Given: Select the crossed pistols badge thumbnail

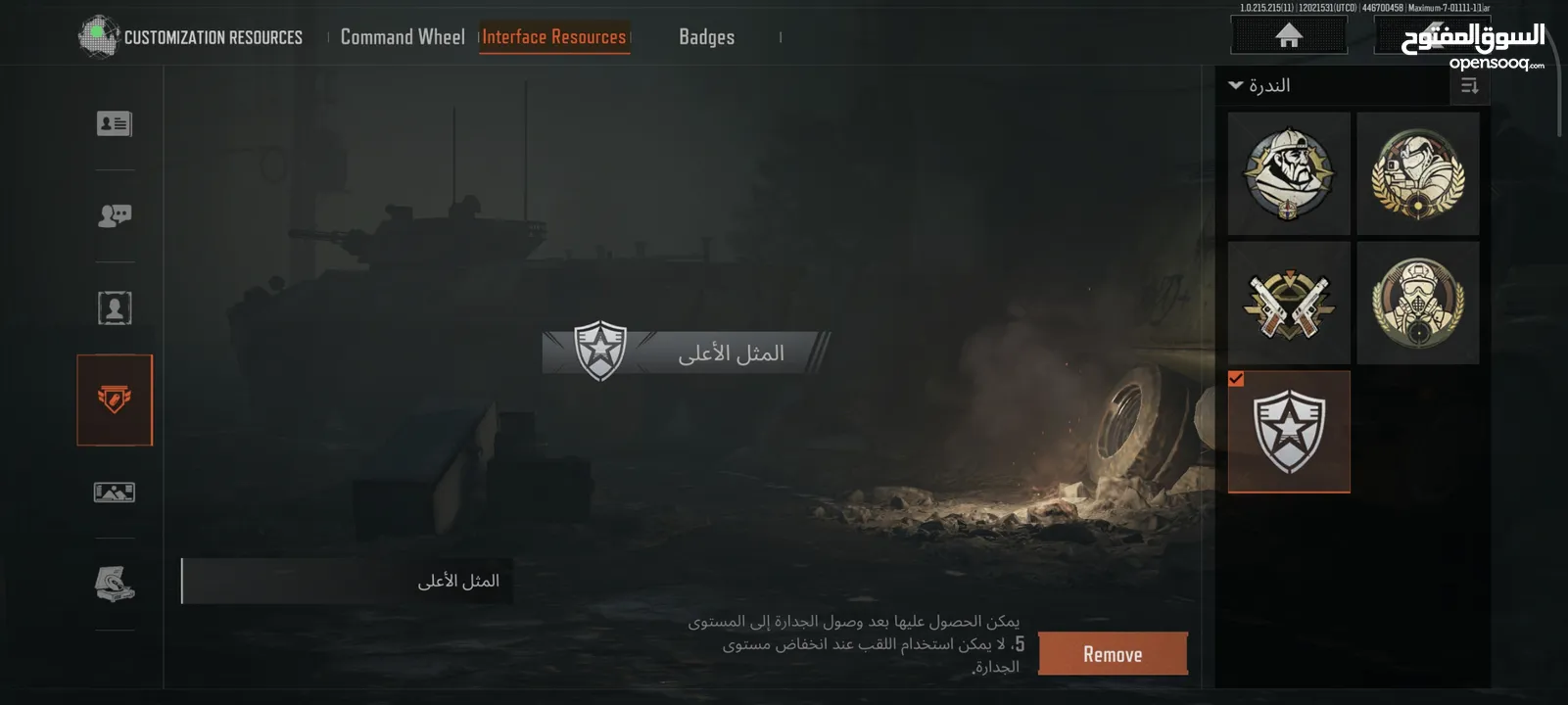Looking at the screenshot, I should tap(1289, 302).
